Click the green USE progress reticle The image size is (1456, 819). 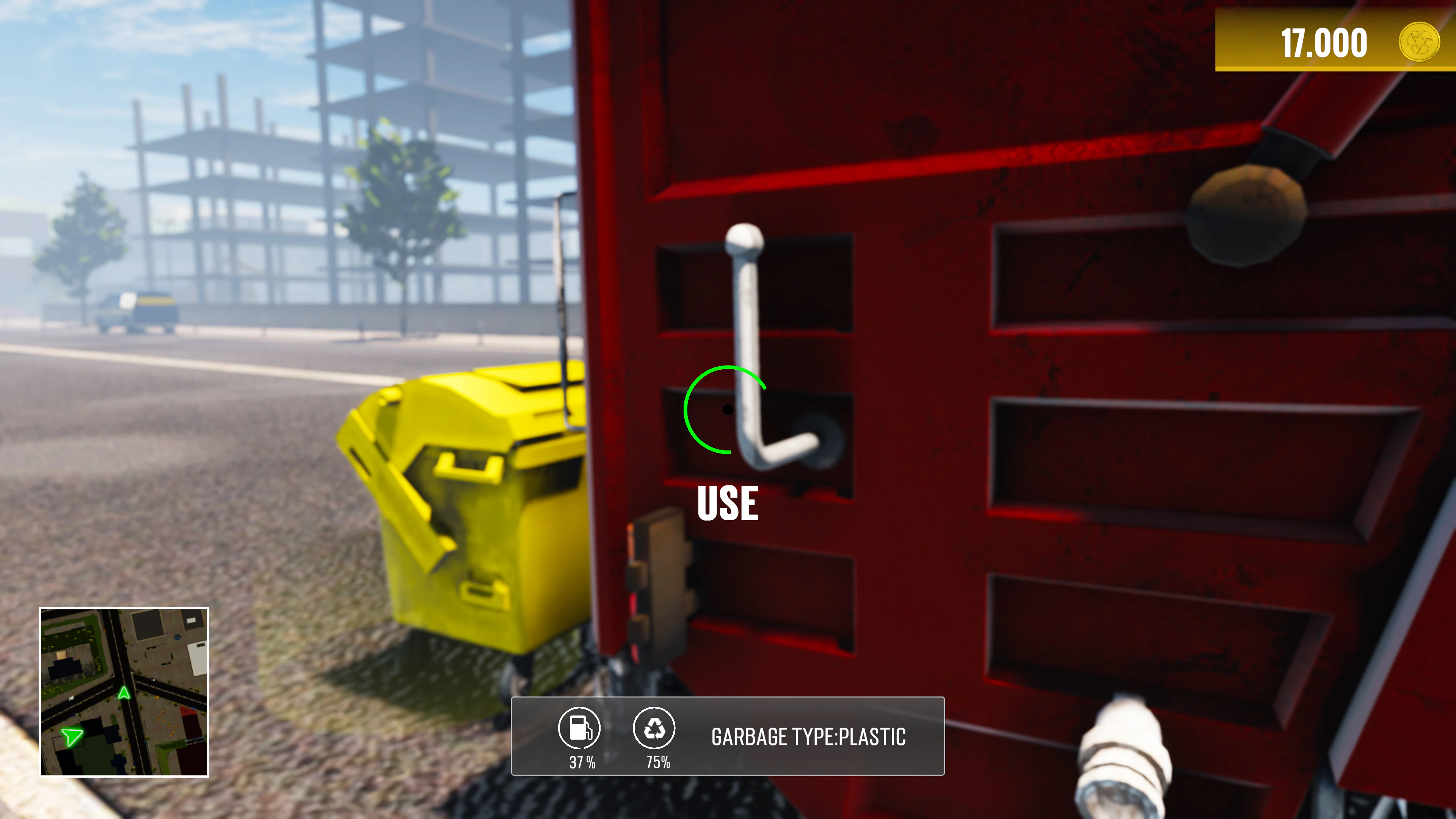(726, 410)
